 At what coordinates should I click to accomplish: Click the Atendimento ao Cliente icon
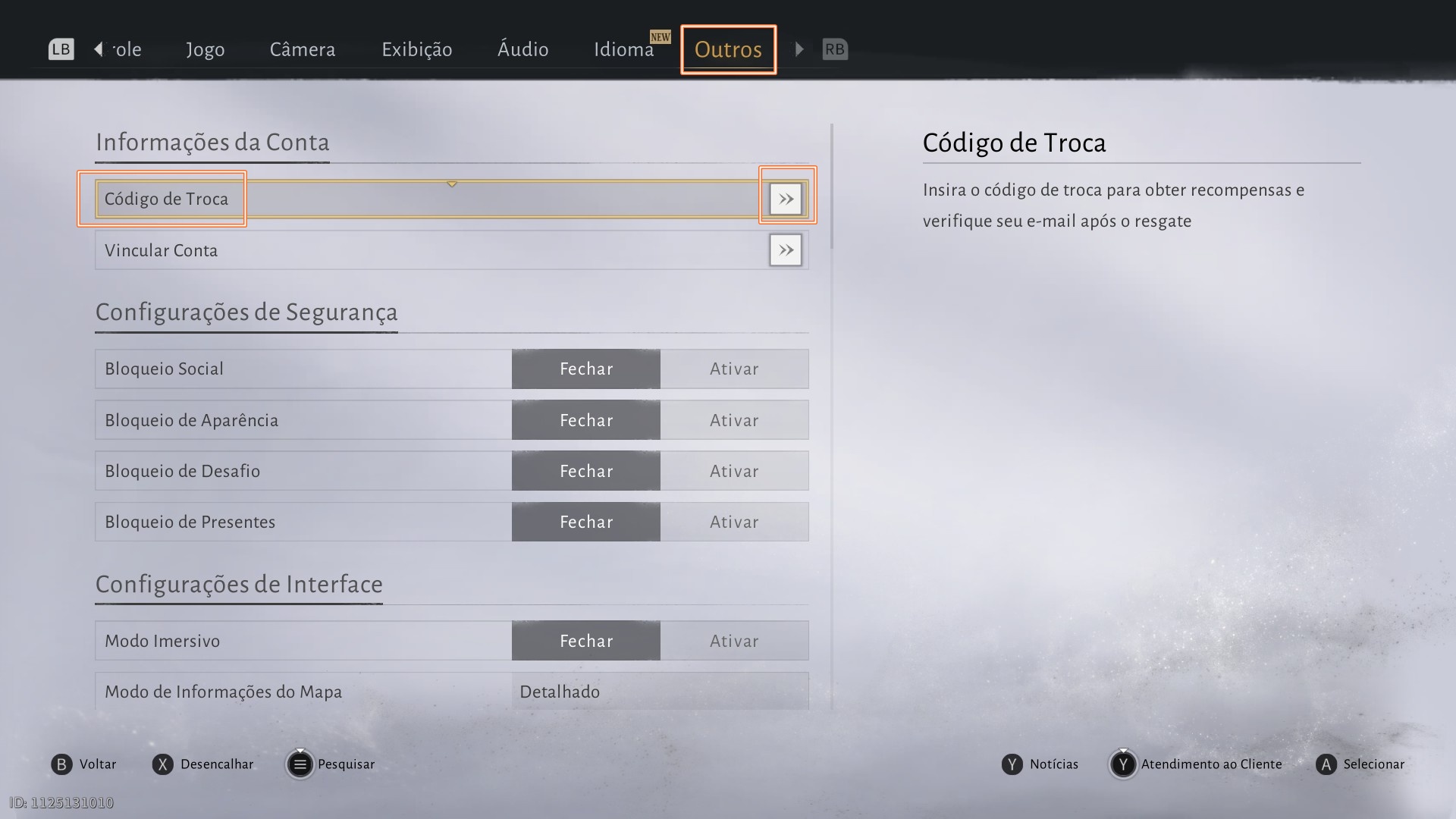[1123, 764]
